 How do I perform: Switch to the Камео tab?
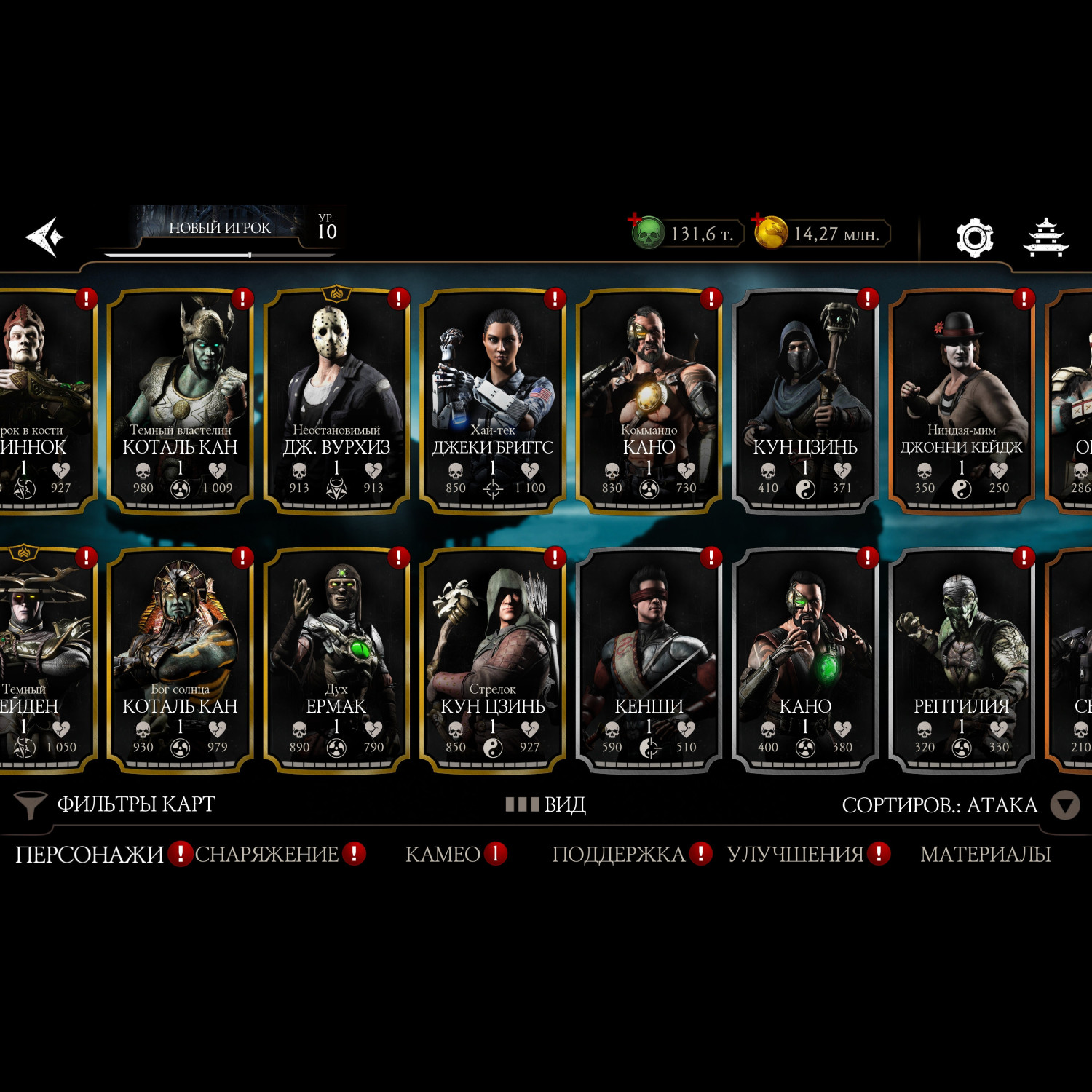coord(443,854)
